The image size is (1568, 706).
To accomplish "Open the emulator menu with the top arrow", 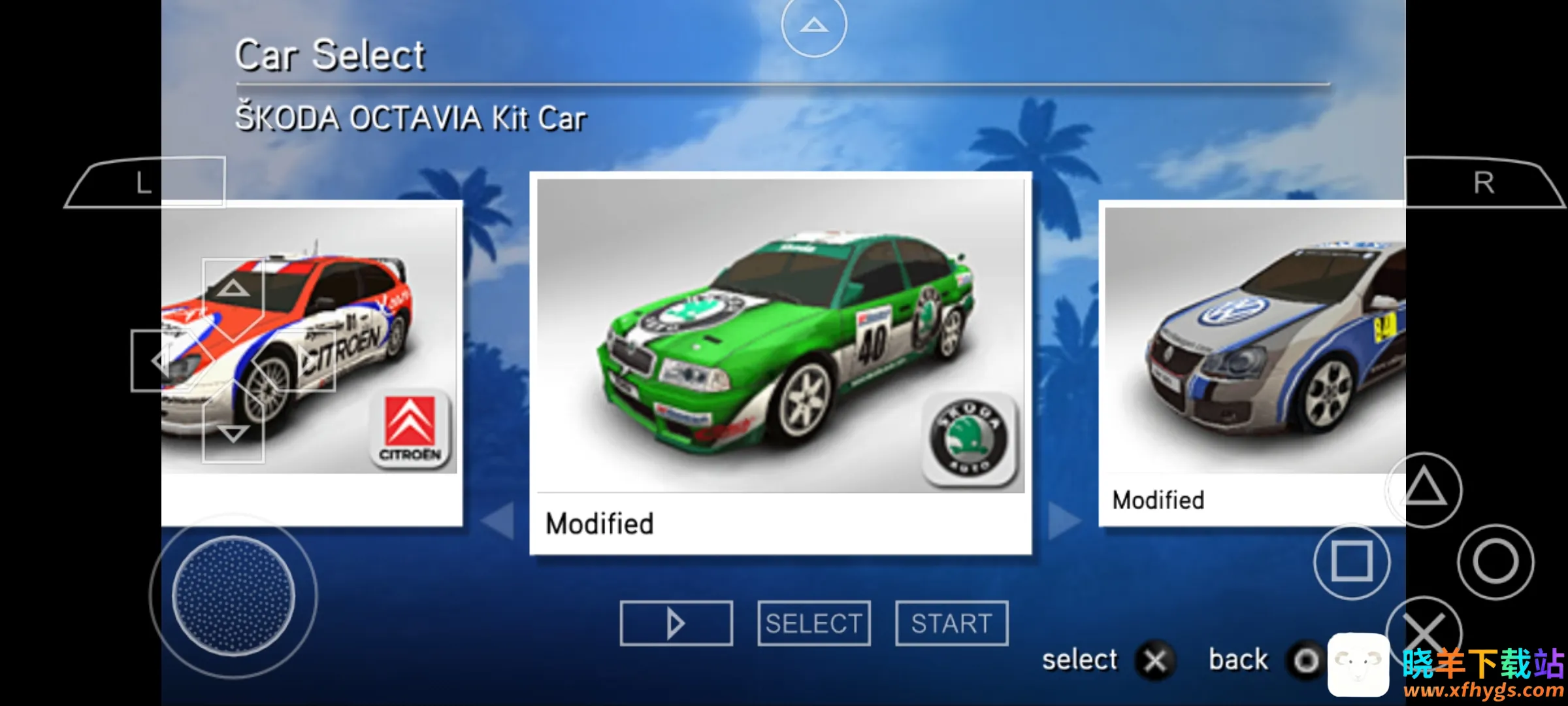I will (813, 25).
